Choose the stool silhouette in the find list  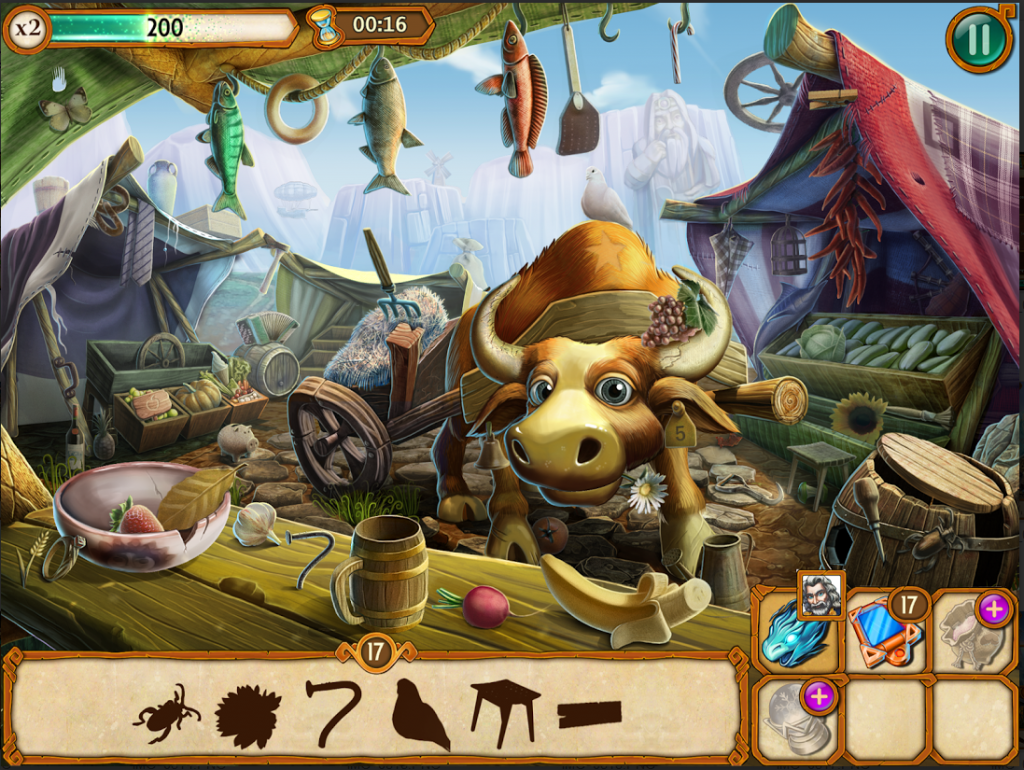(x=505, y=711)
